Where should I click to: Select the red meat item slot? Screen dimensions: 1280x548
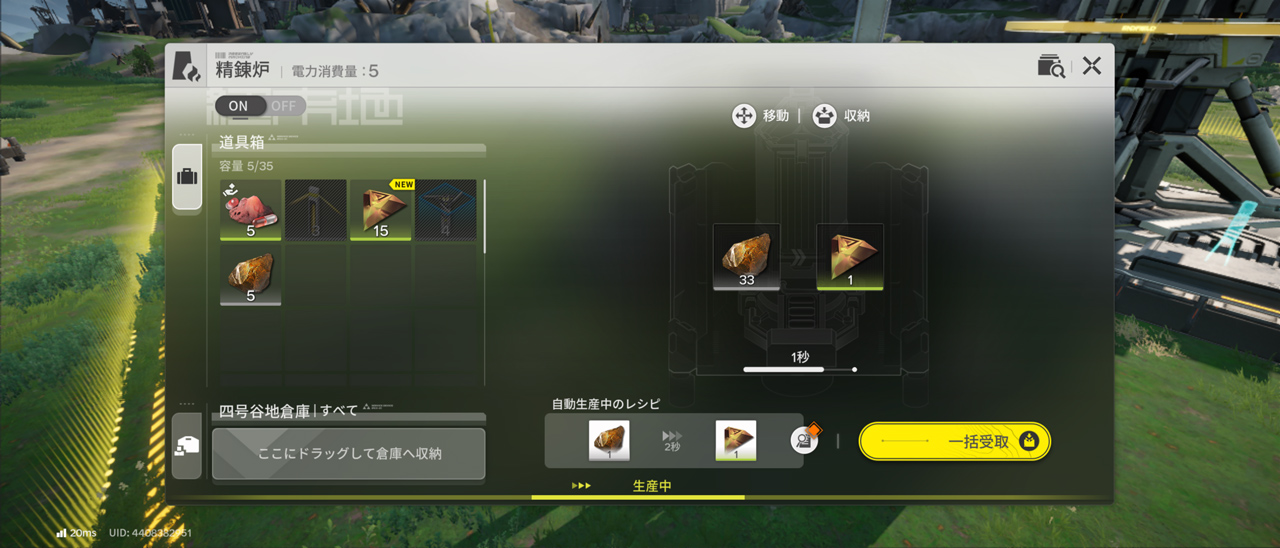[x=250, y=210]
